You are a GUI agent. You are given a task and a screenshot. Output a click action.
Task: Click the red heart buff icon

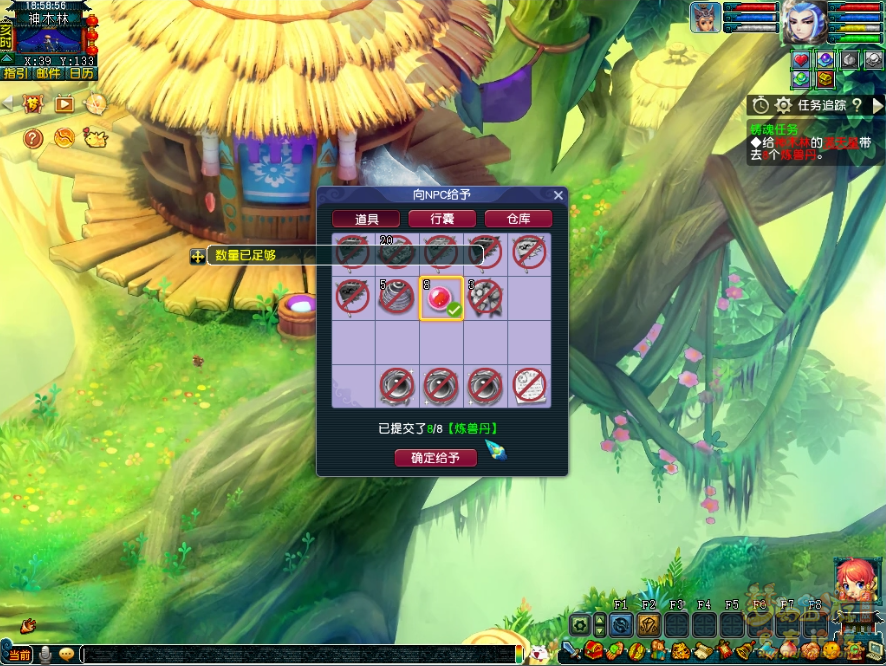(x=801, y=59)
